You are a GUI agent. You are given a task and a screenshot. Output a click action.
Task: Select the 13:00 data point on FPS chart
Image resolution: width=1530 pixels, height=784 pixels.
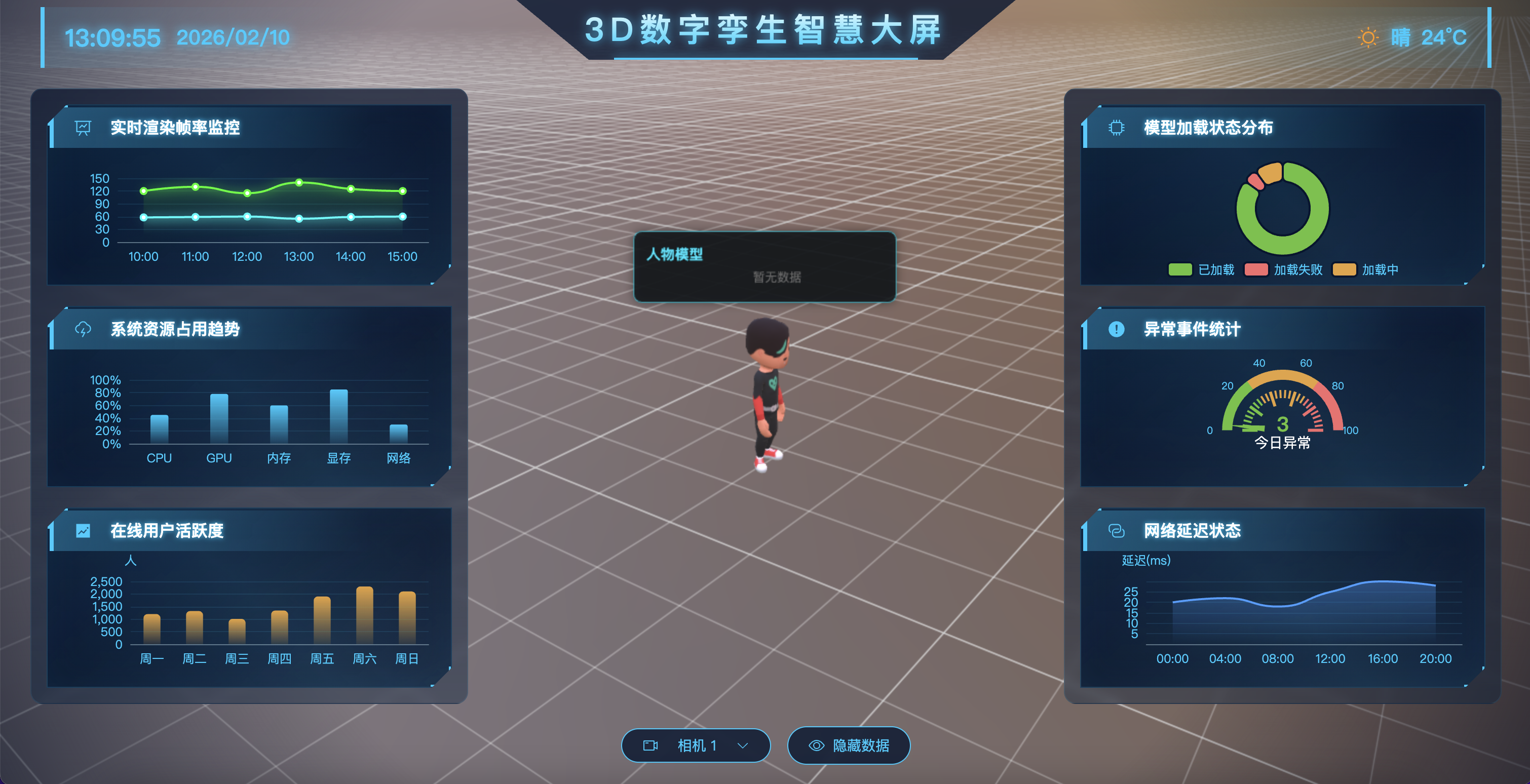[299, 183]
